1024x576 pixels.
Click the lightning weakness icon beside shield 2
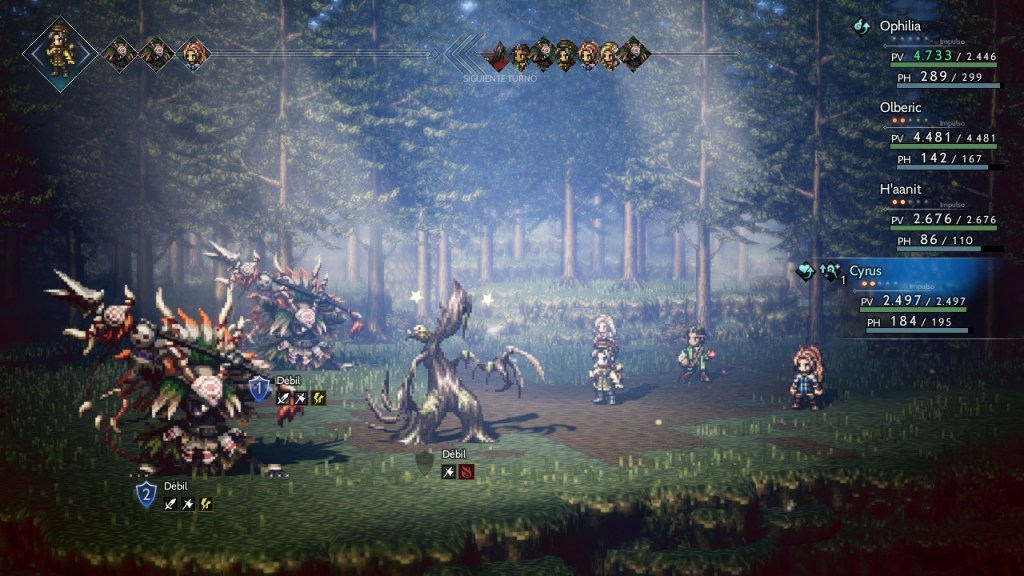(x=205, y=503)
